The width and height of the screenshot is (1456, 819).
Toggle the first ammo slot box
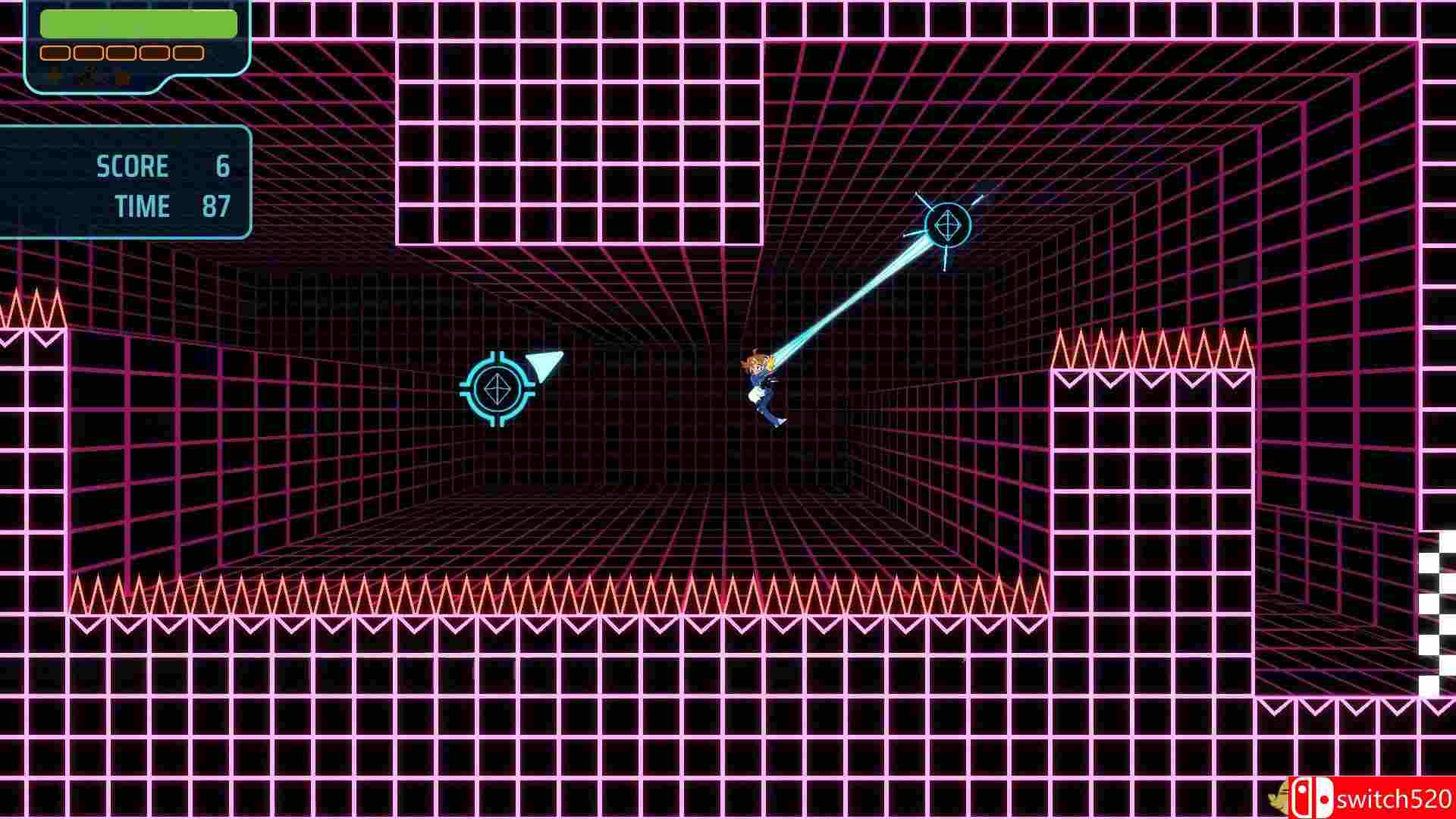coord(54,52)
